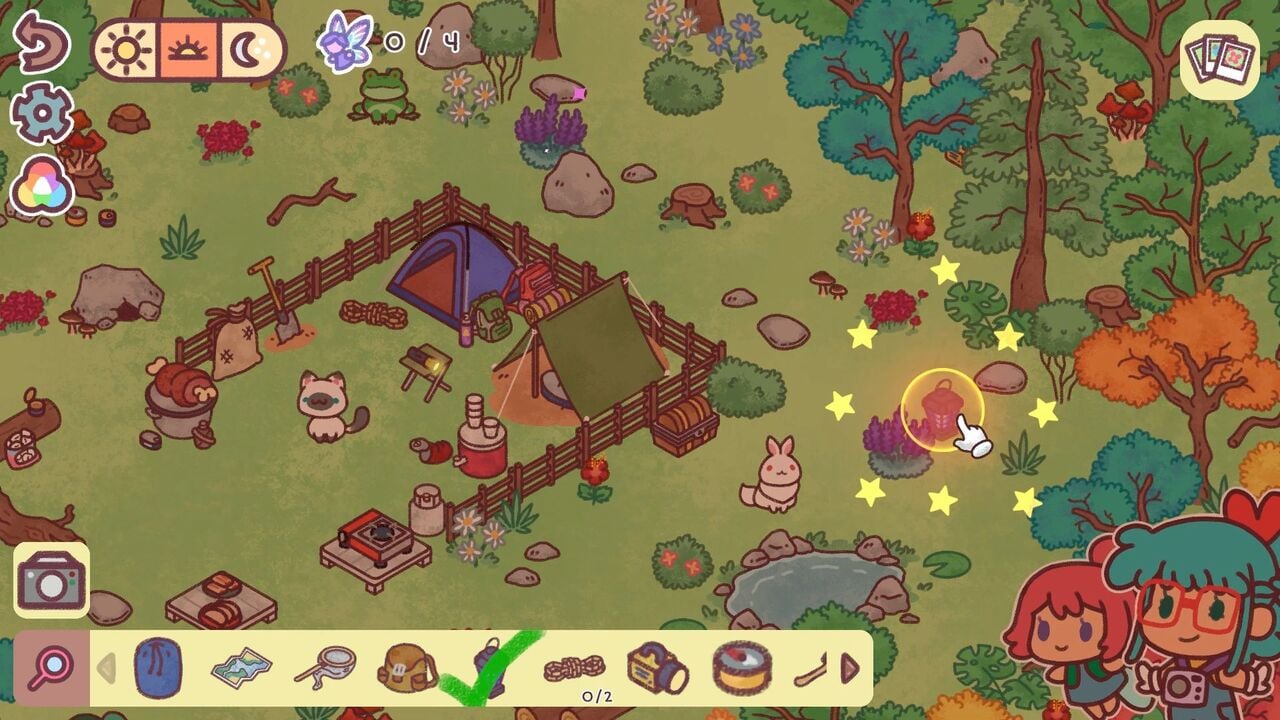Pick the round compass item
This screenshot has width=1280, height=720.
coord(741,667)
